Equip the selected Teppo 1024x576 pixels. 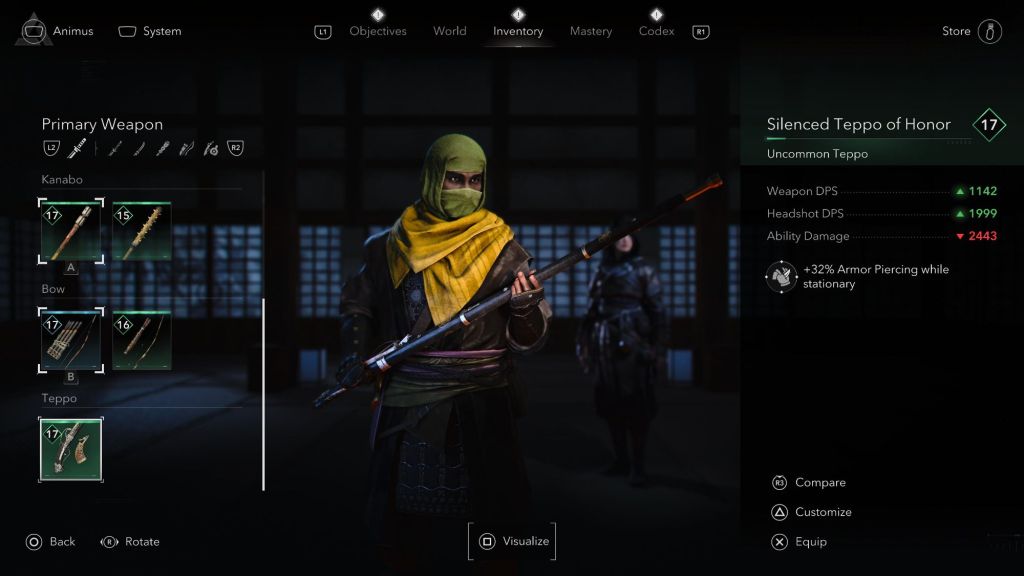[810, 542]
